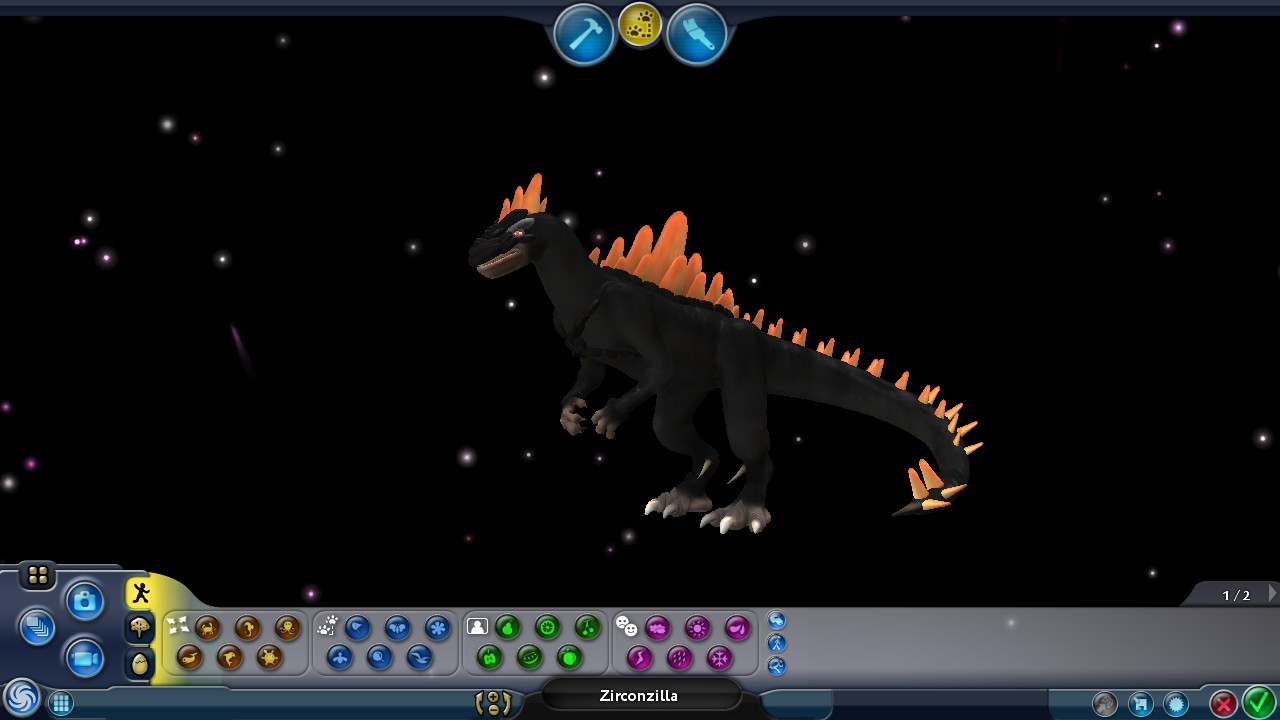Open the video capture tool

[x=84, y=658]
